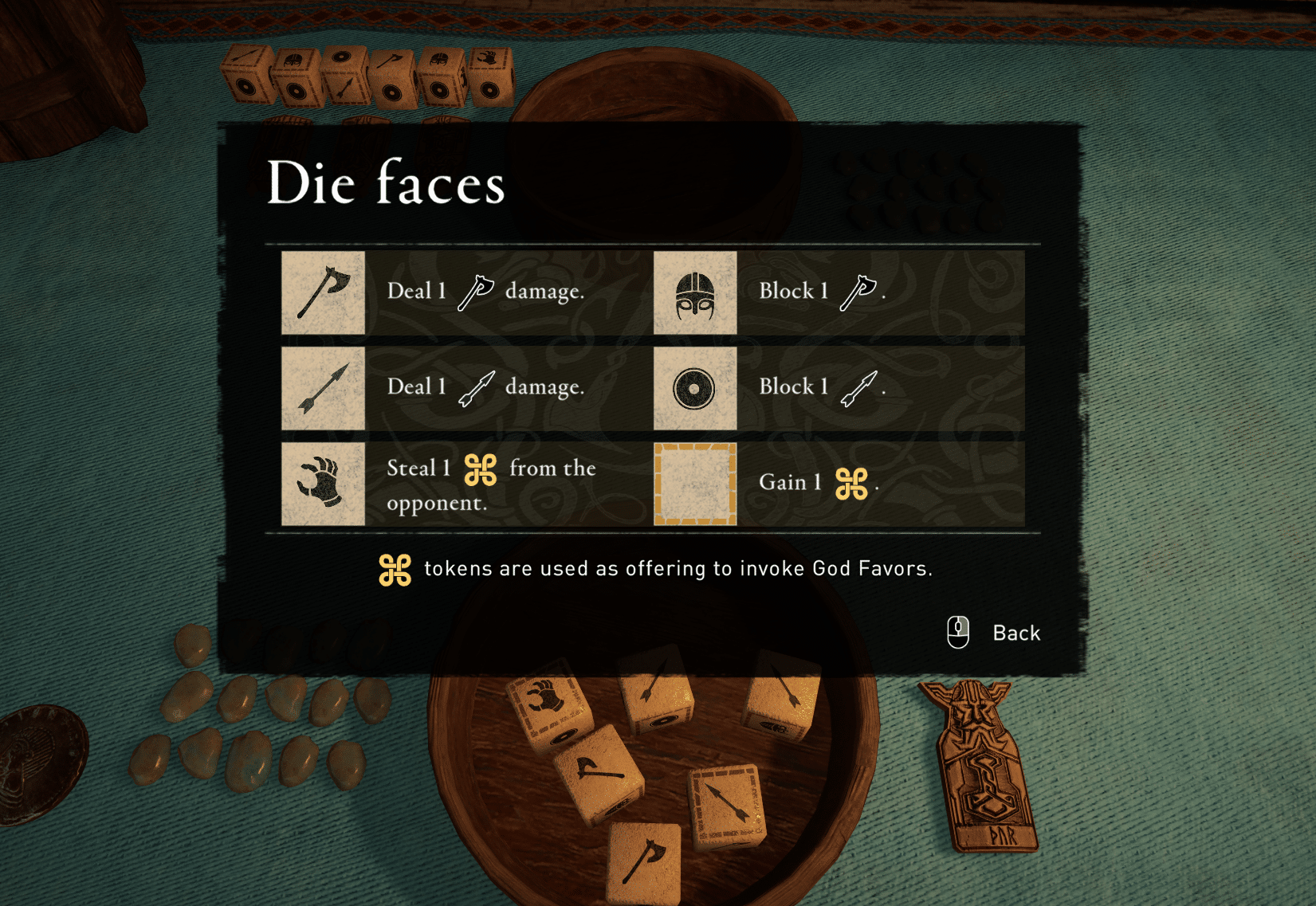Click the token icon in Gain 1 line
Image resolution: width=1316 pixels, height=906 pixels.
pos(854,483)
